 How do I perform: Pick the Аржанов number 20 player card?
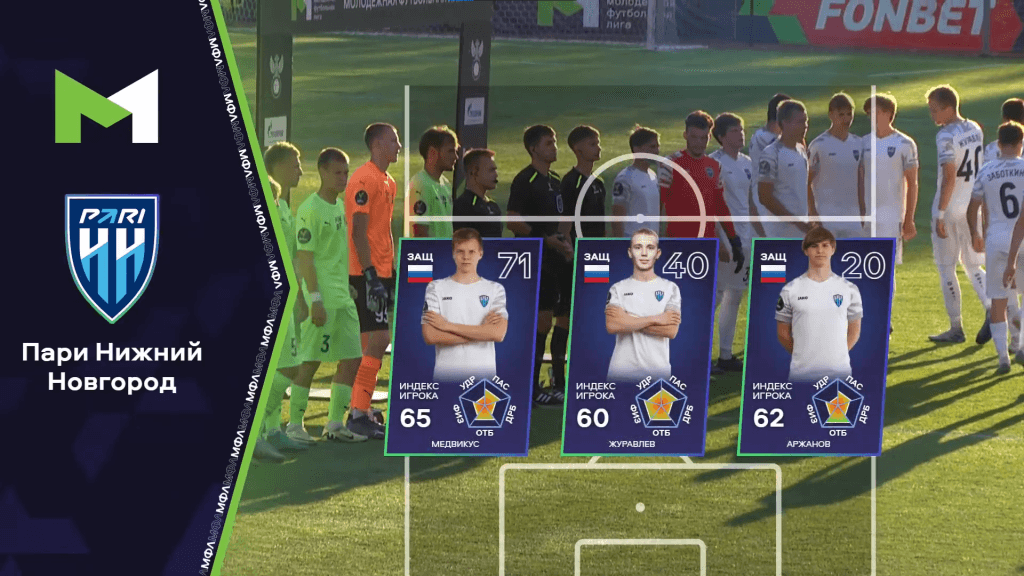point(816,345)
